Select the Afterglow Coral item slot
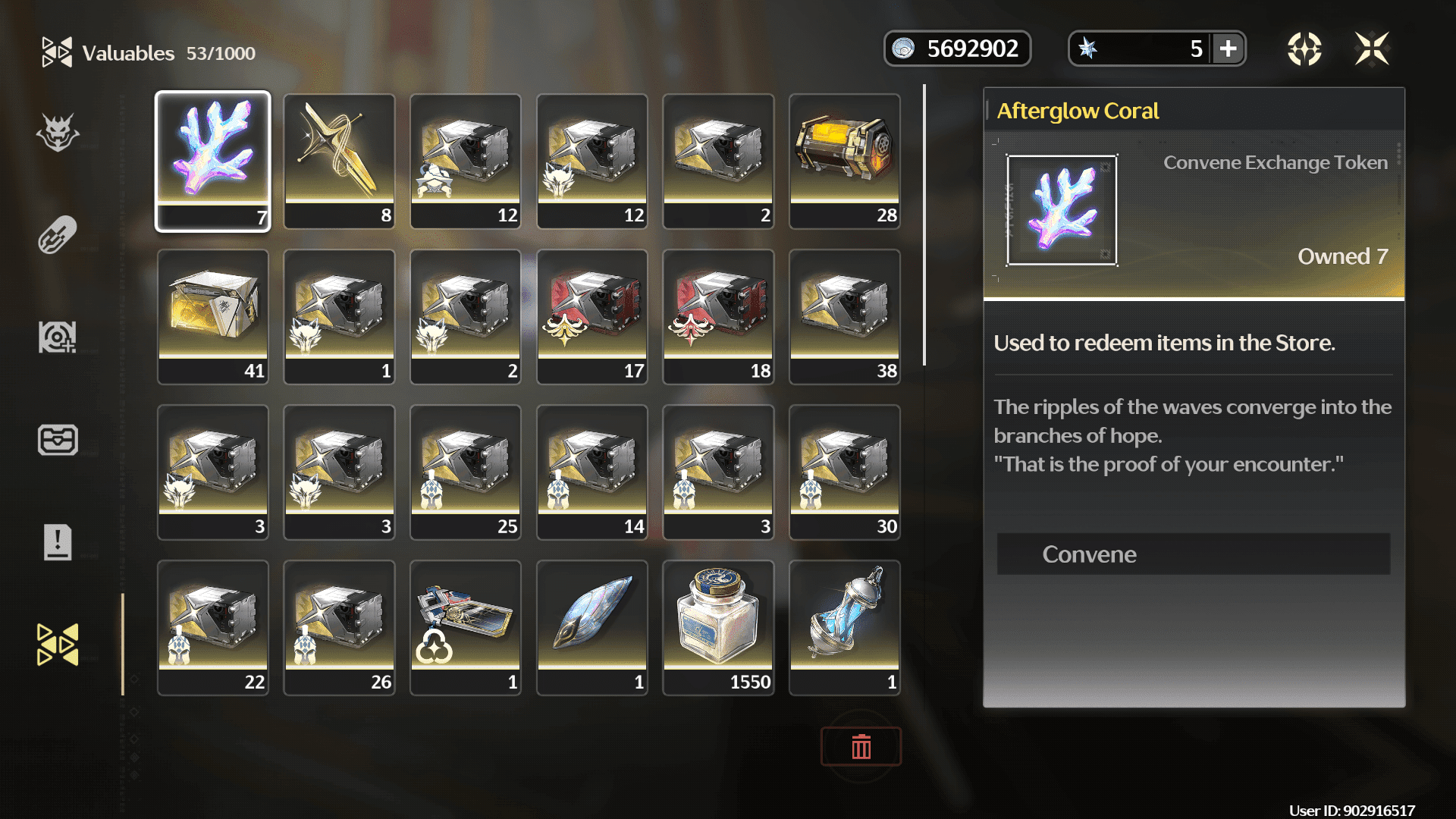 tap(213, 161)
